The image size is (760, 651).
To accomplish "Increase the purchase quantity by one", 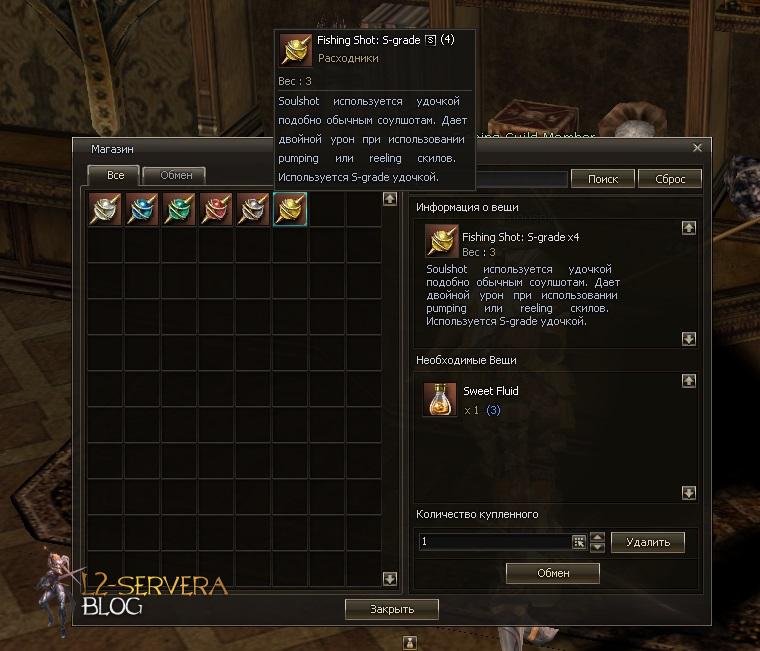I will click(x=598, y=537).
